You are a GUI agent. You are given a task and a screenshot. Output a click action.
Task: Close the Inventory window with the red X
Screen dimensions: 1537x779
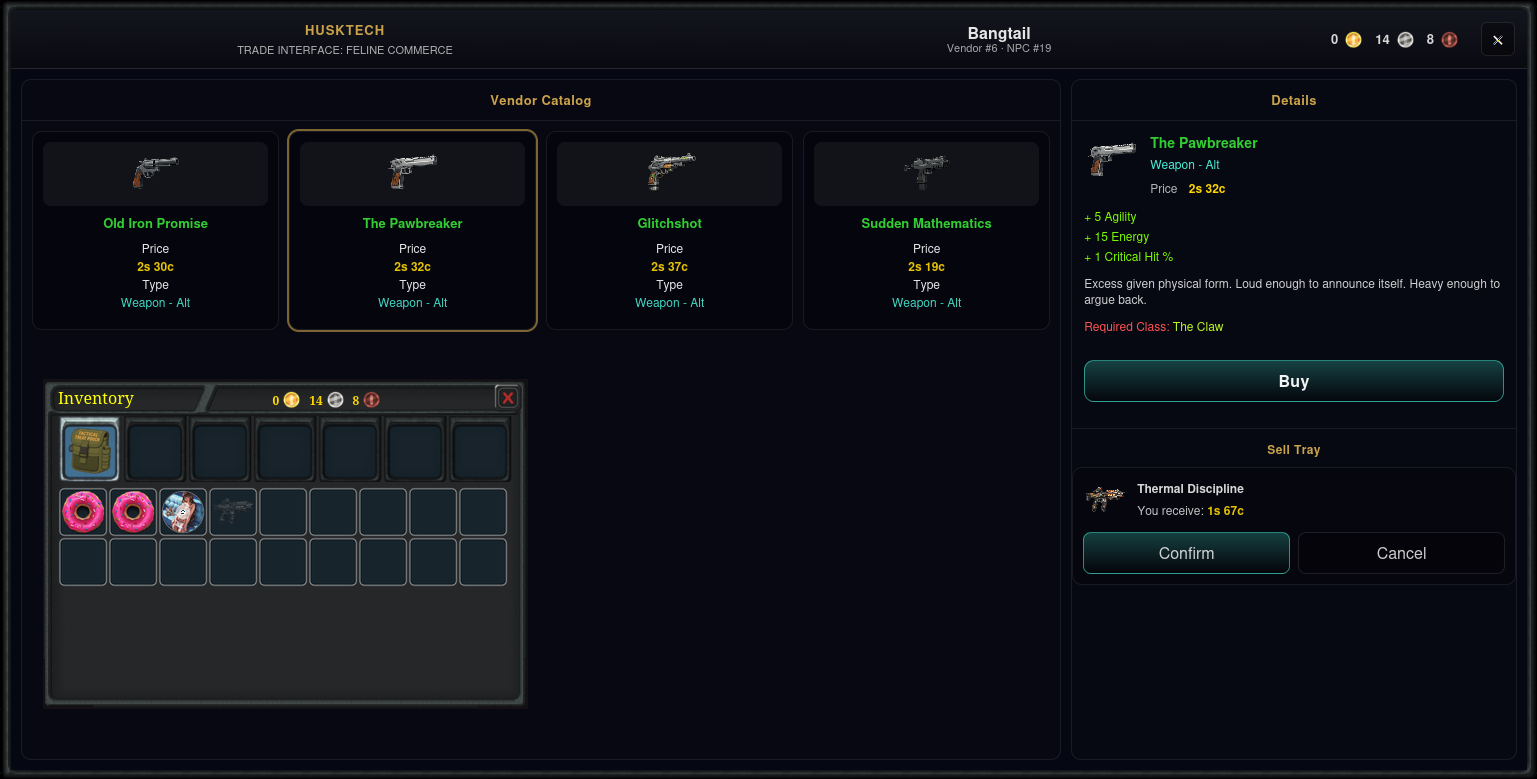507,397
